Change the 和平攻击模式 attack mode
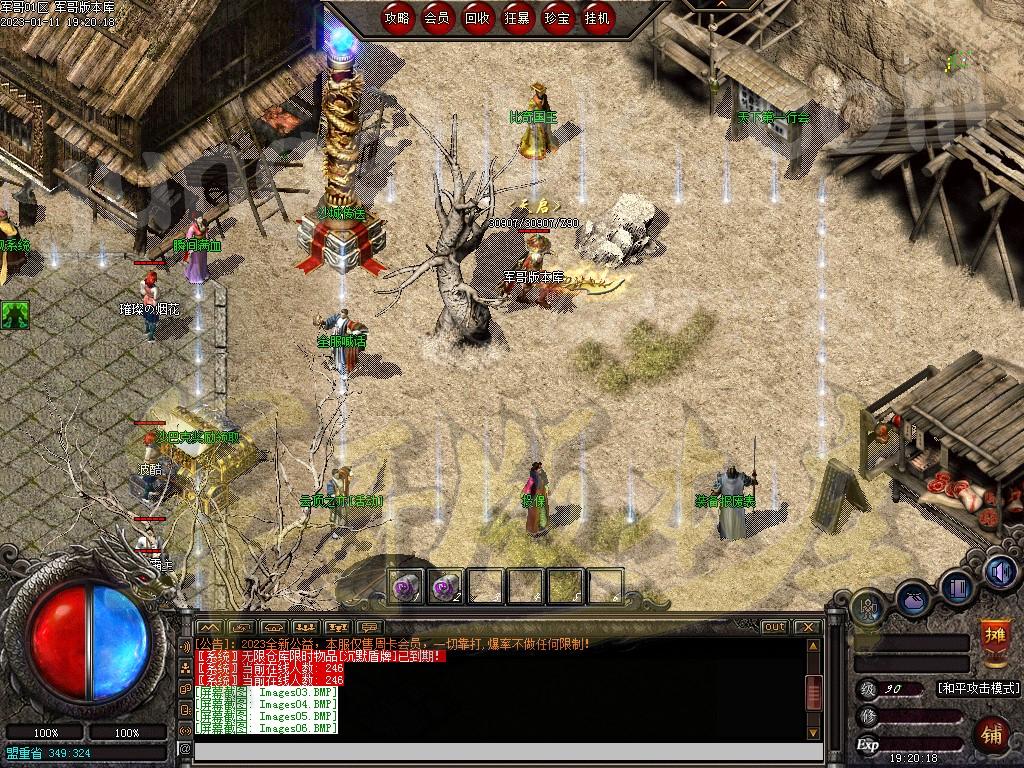Viewport: 1024px width, 768px height. tap(978, 688)
